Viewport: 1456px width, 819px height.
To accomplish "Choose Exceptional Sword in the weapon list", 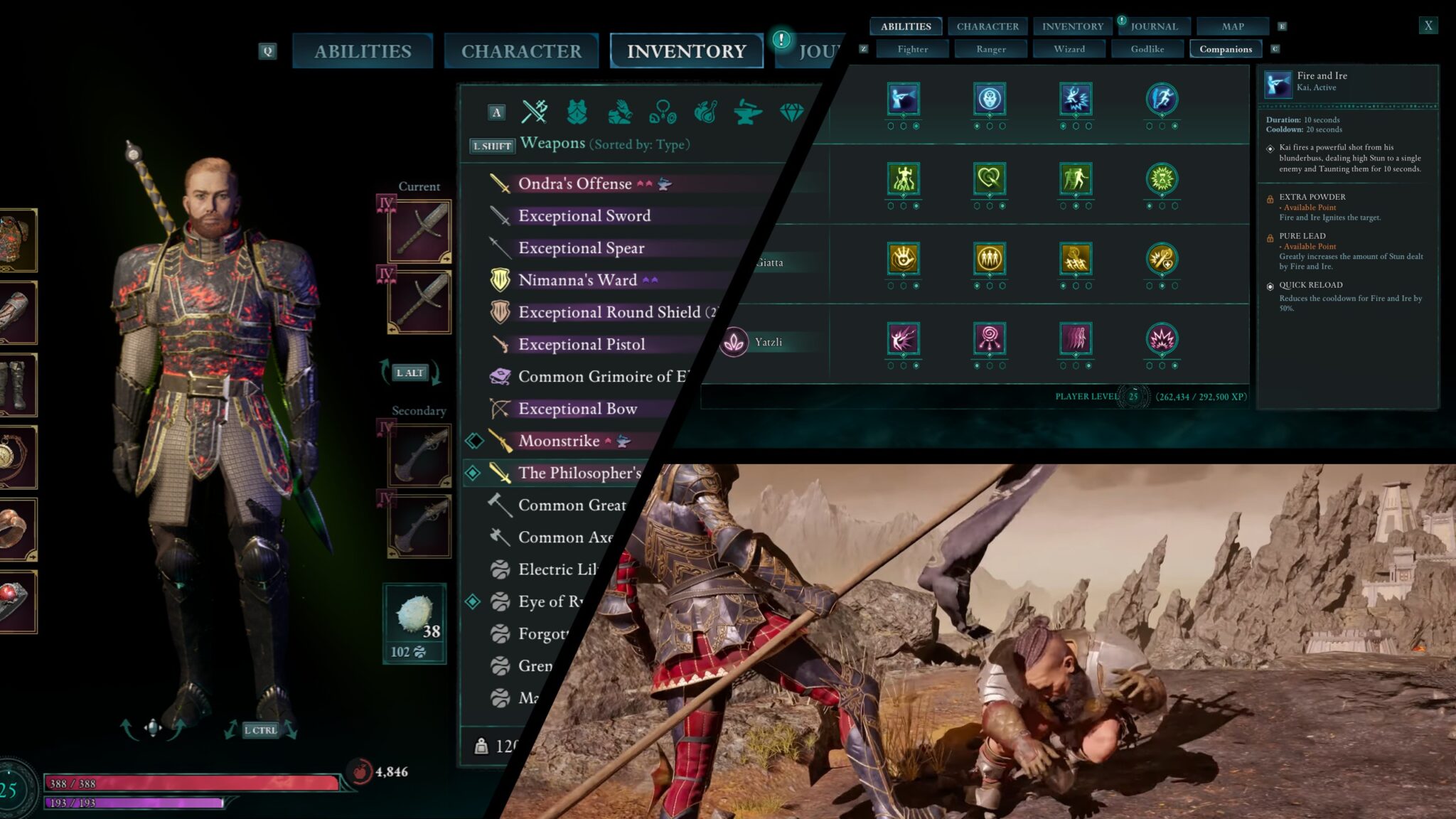I will tap(584, 215).
